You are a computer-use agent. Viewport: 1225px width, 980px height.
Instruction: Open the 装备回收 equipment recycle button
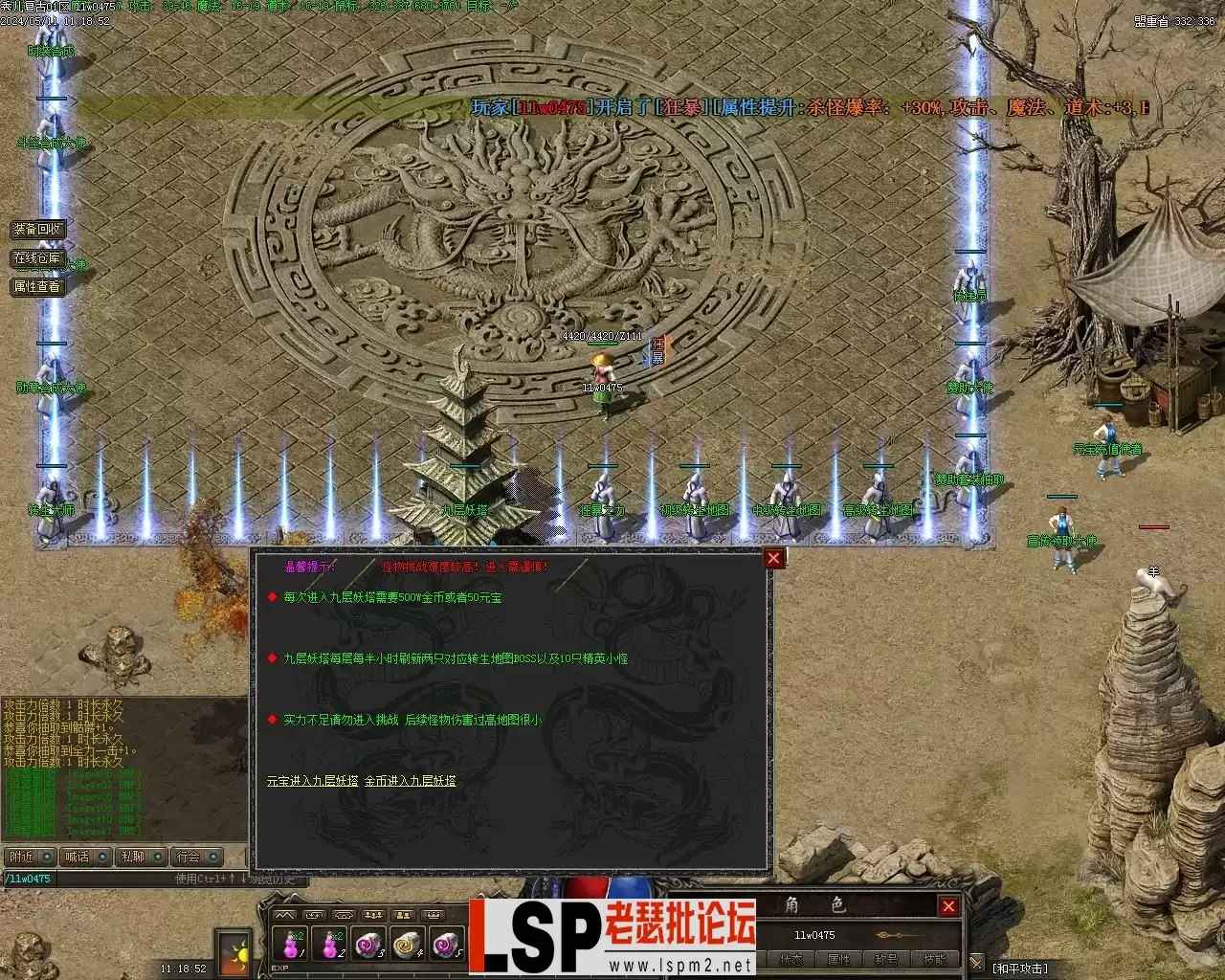point(37,230)
